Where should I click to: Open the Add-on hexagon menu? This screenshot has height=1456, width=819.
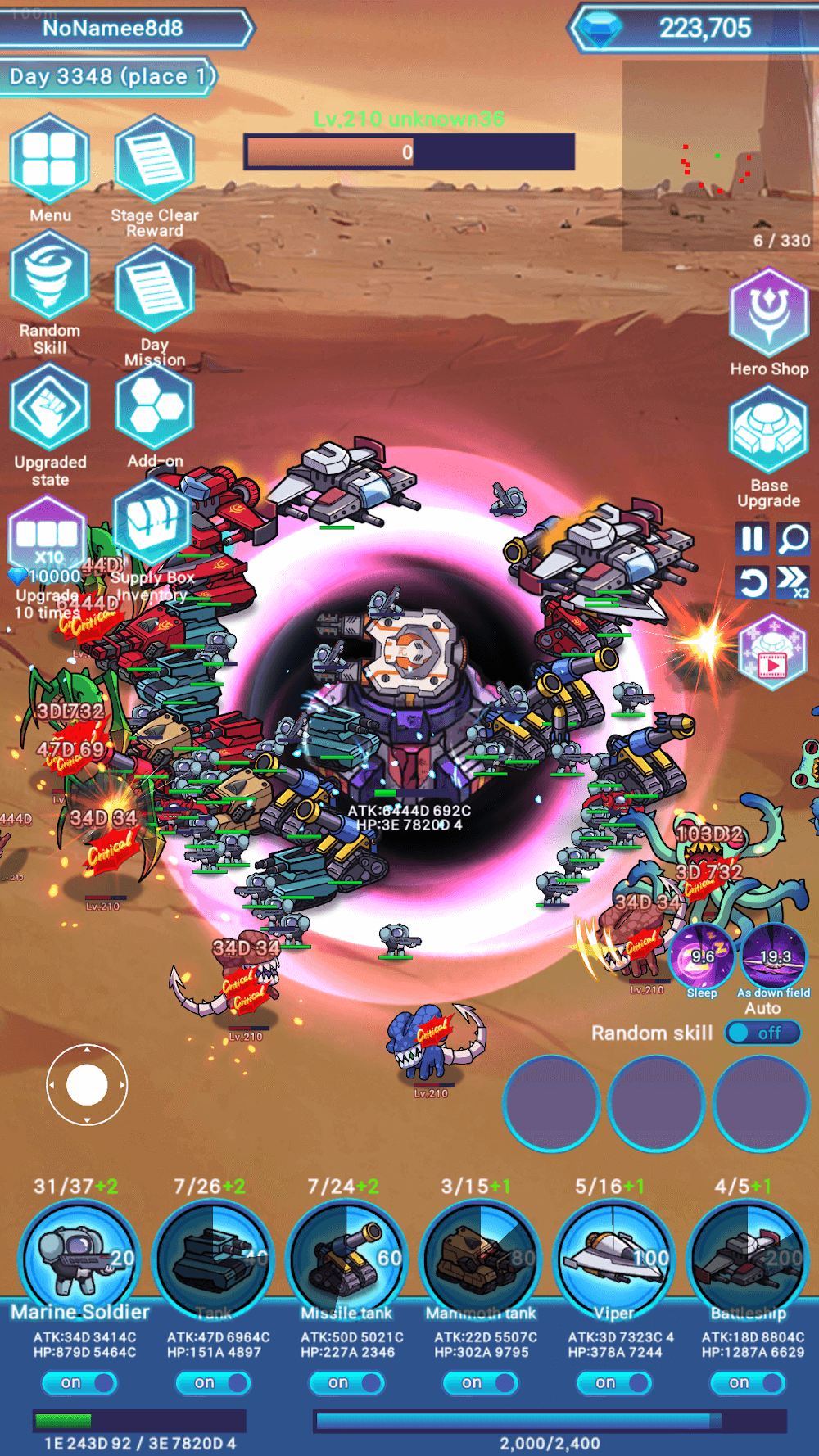154,408
